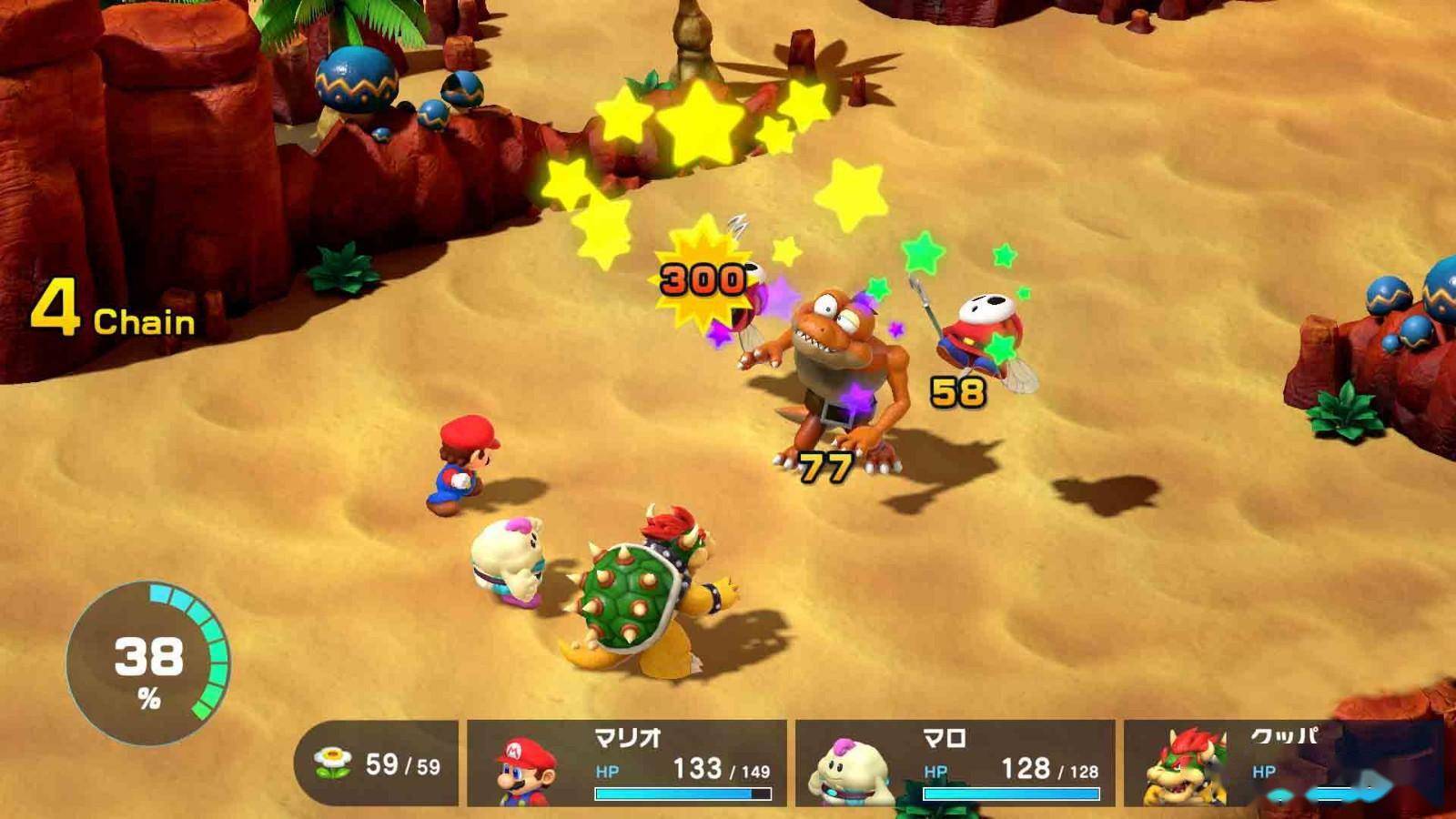Toggle the マロ HP panel
Viewport: 1456px width, 819px height.
pyautogui.click(x=951, y=769)
